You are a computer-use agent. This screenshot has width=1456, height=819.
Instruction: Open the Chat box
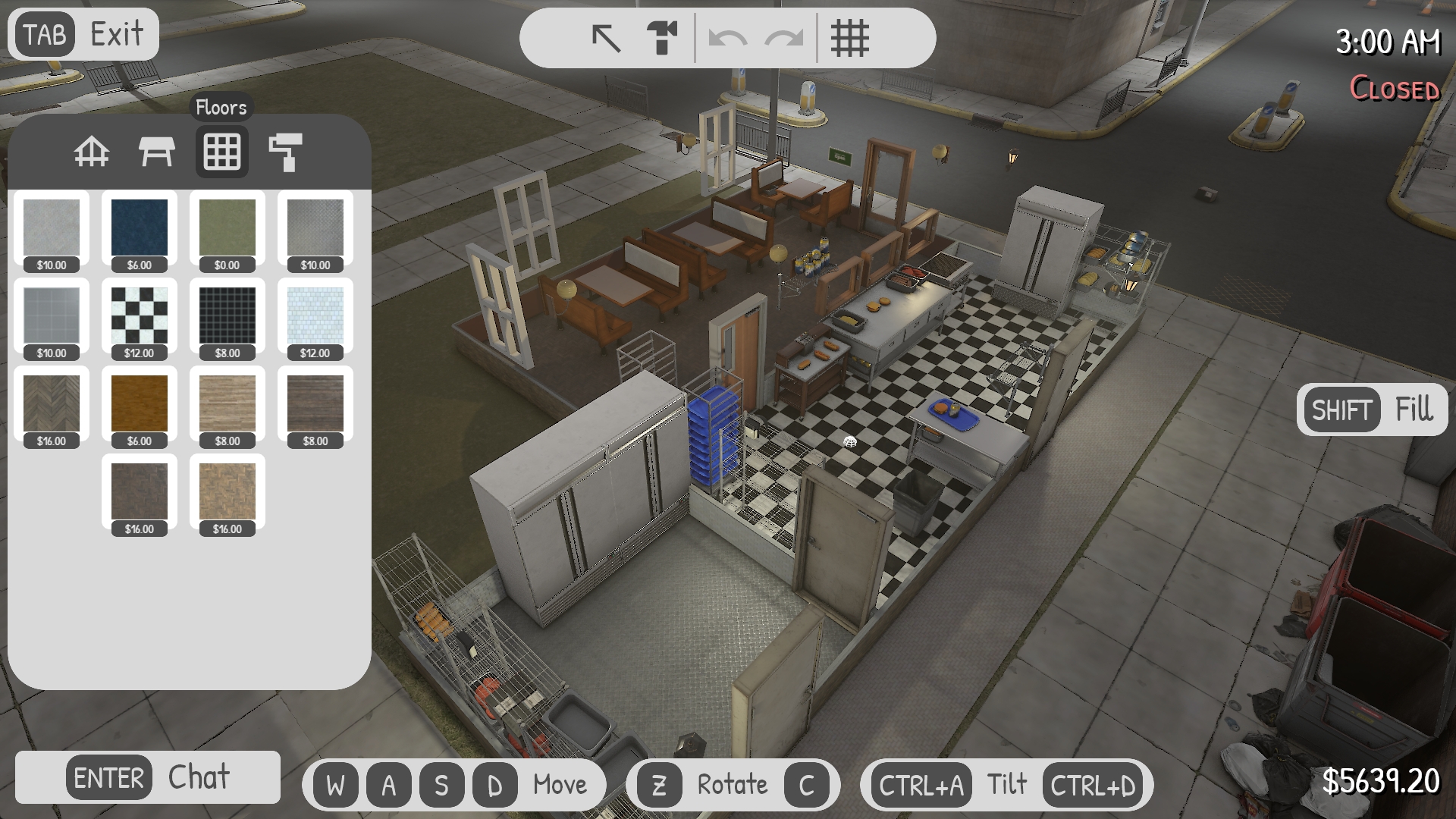148,777
